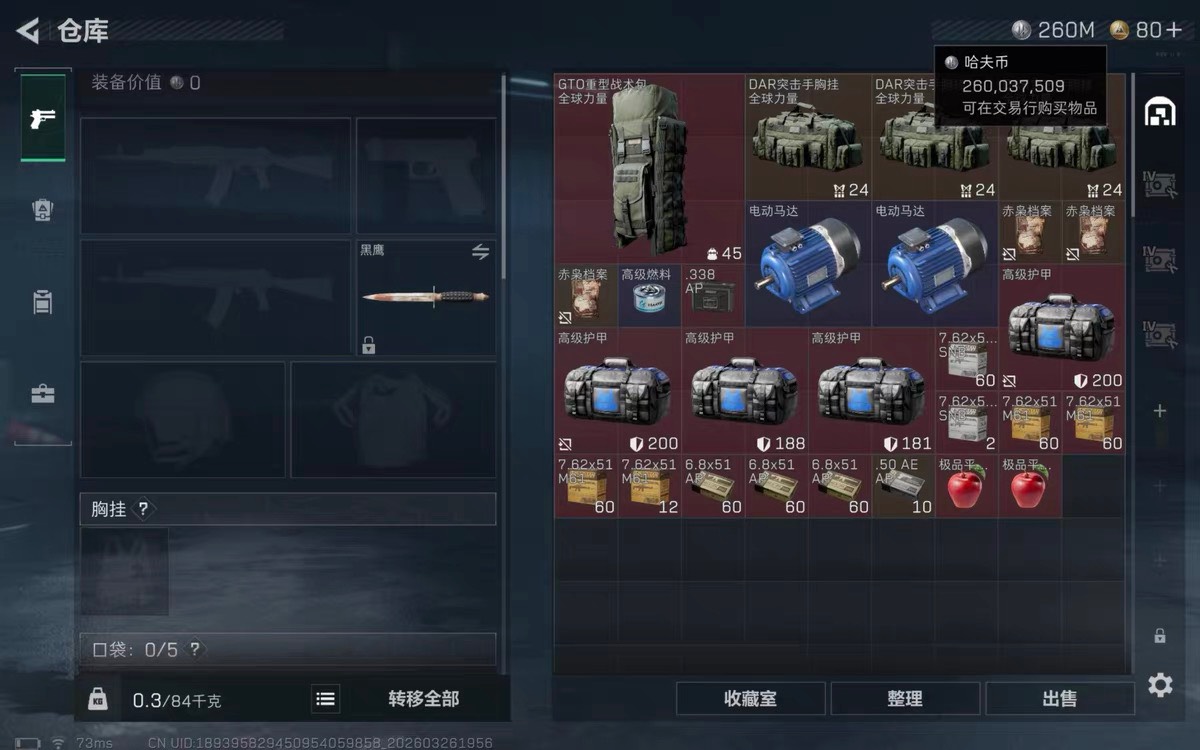Select the GTO heavy tactical backpack
Screen dimensions: 1200x750
pos(648,168)
